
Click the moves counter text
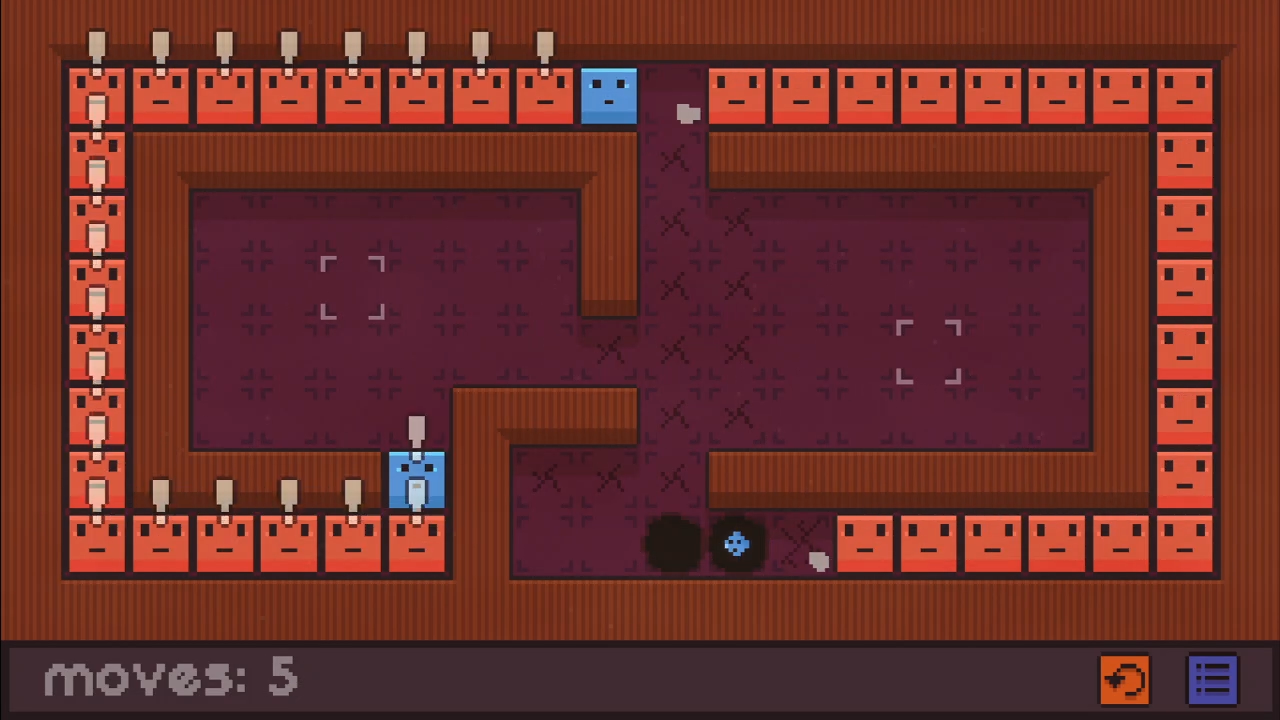click(x=170, y=677)
